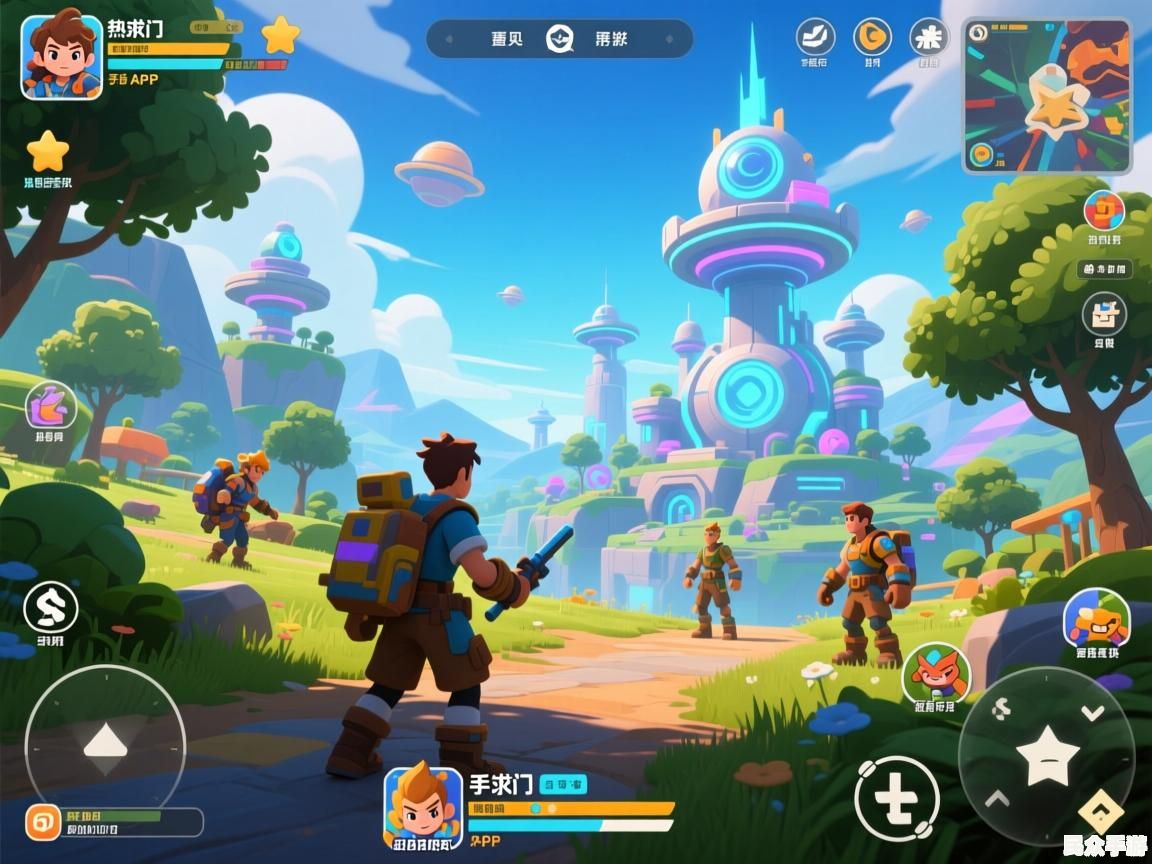Select the round red and orange block icon

1104,211
